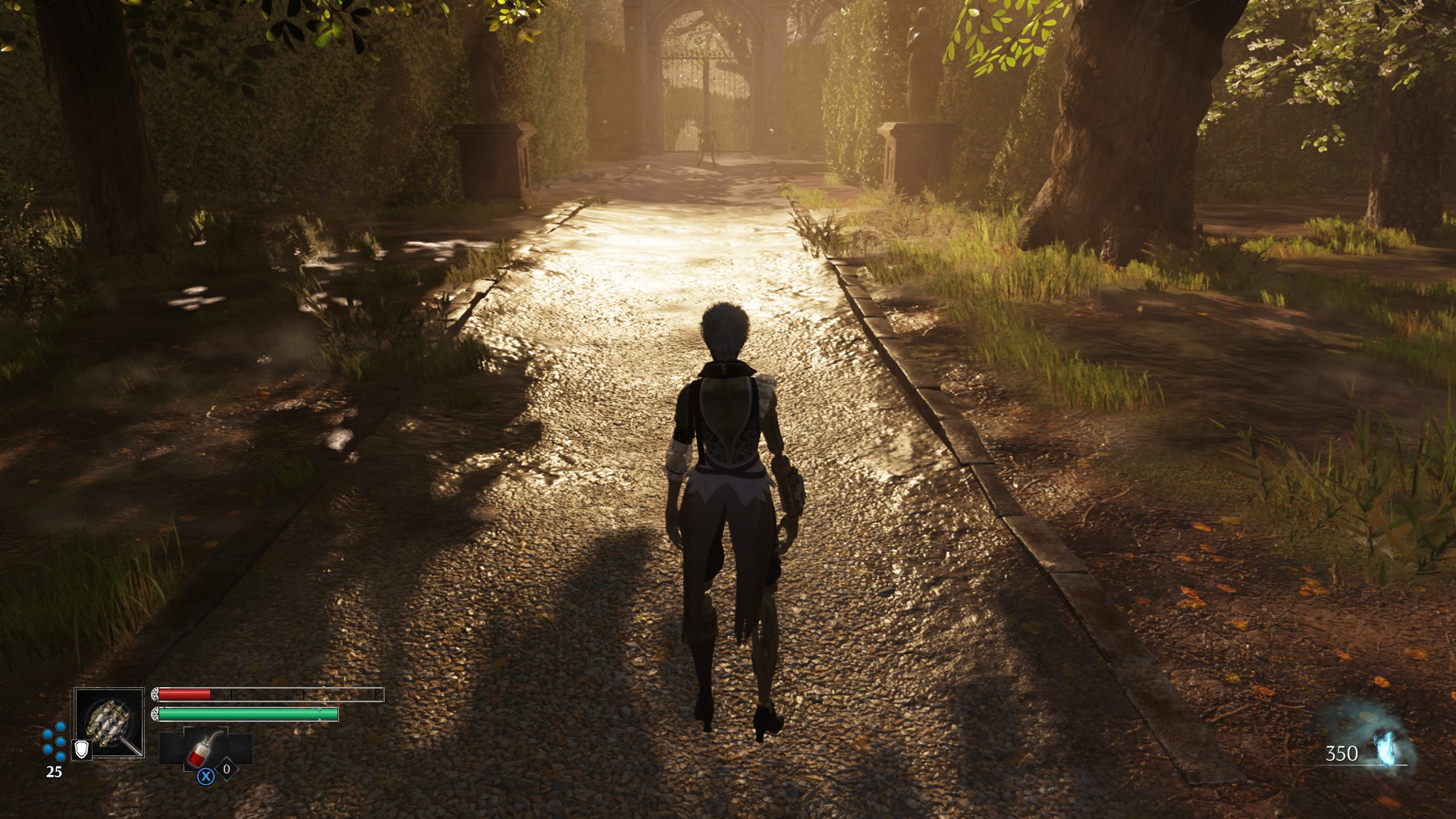Click the white shield icon

(81, 749)
